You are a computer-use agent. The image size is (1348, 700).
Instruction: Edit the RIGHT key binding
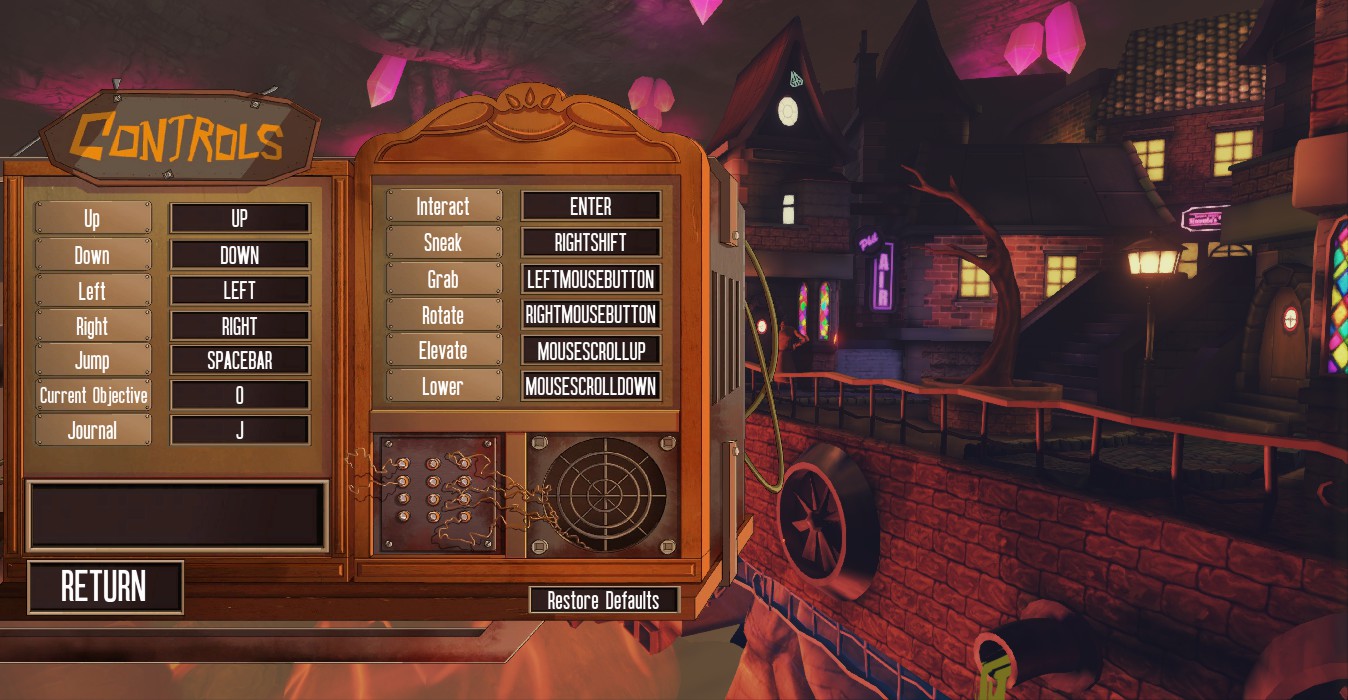(240, 326)
